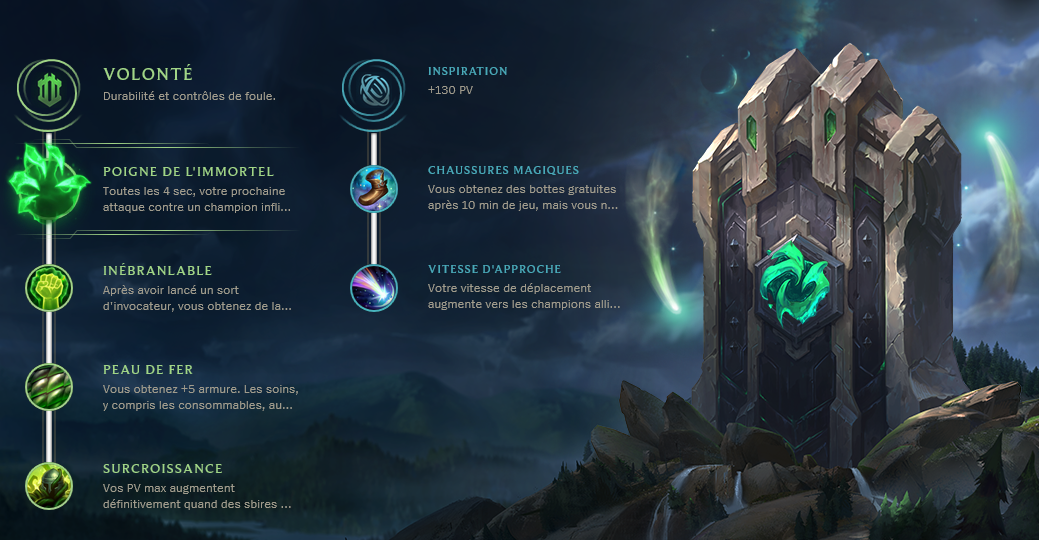The width and height of the screenshot is (1039, 540).
Task: Select the Vitesse d'approche comet rune
Action: click(374, 288)
